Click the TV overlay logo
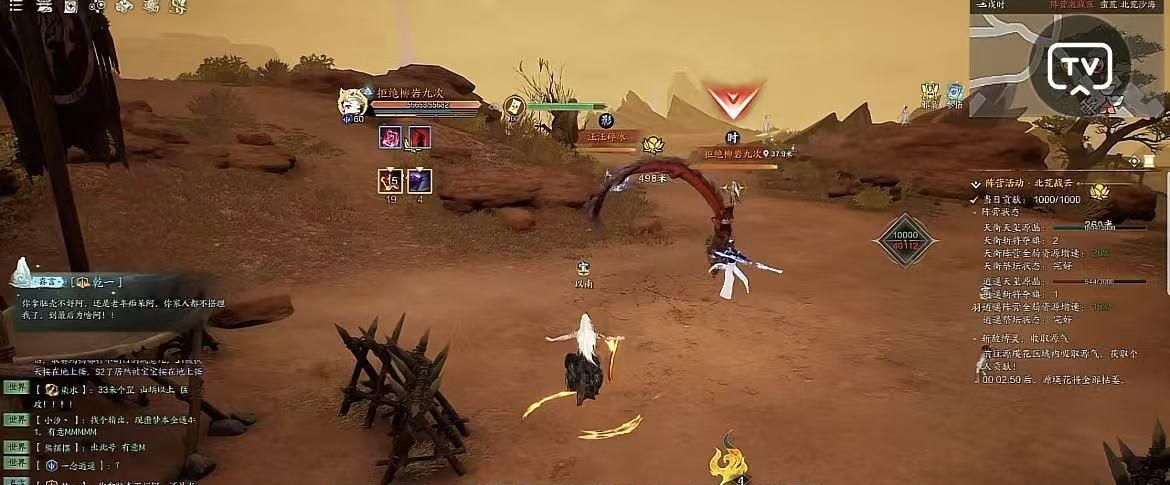 tap(1080, 68)
